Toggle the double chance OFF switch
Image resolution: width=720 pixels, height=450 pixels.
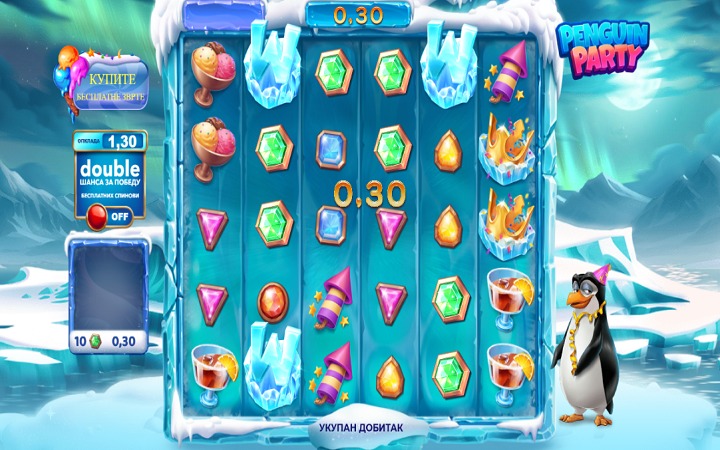click(x=109, y=215)
